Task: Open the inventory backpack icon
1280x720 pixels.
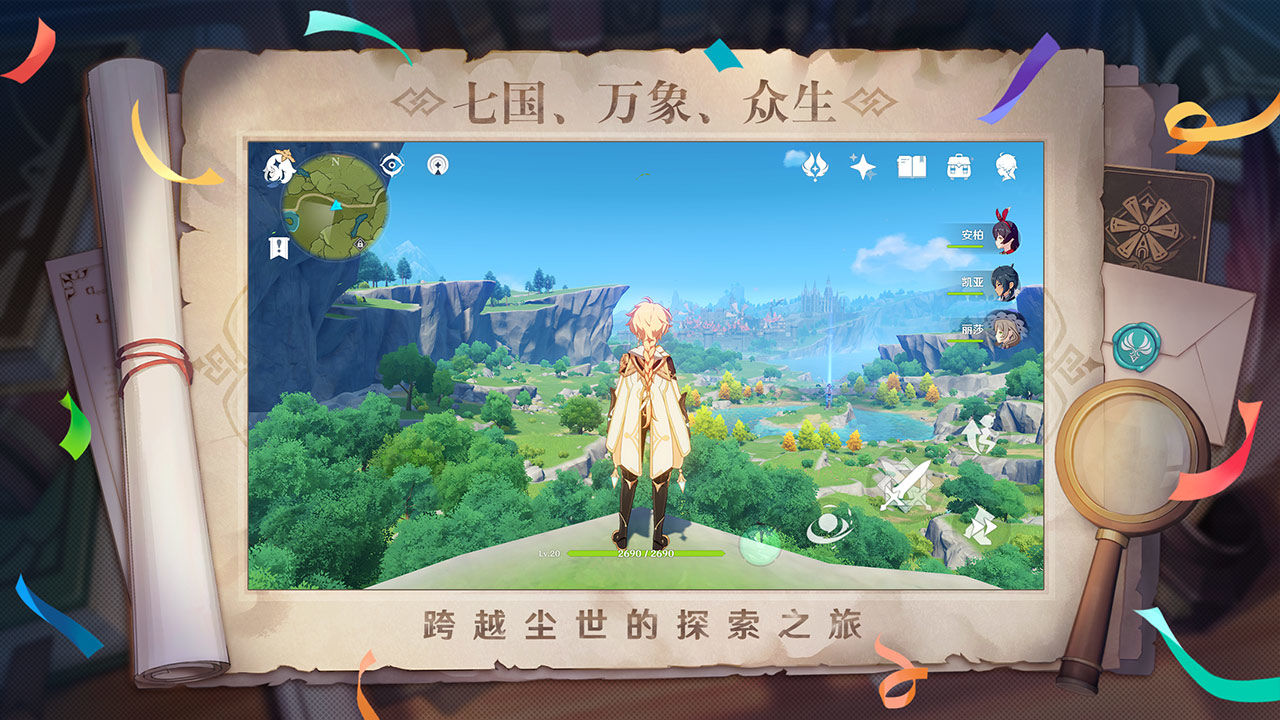Action: [x=956, y=167]
